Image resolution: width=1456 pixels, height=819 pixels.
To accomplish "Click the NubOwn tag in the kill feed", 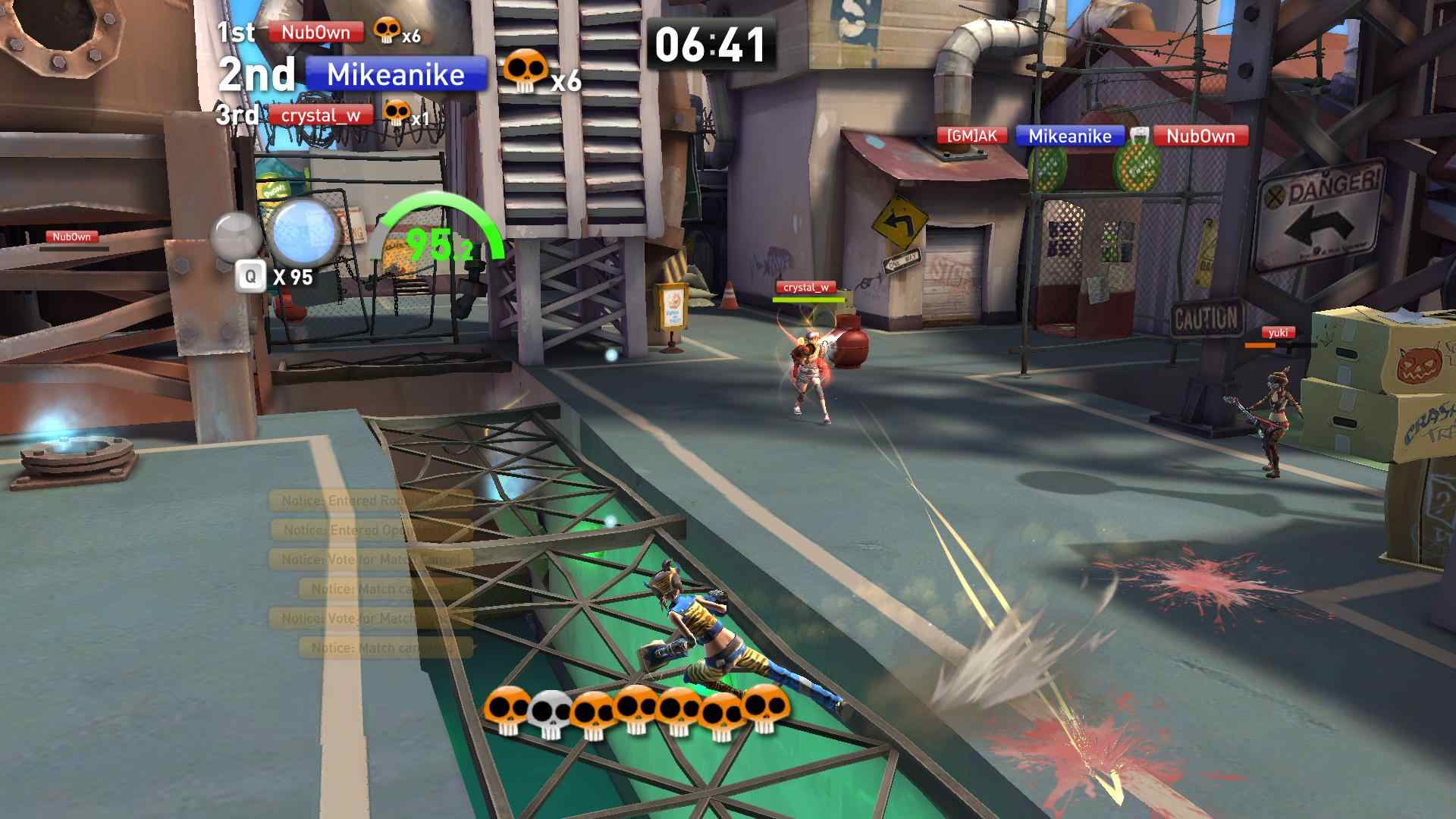I will pyautogui.click(x=1200, y=136).
